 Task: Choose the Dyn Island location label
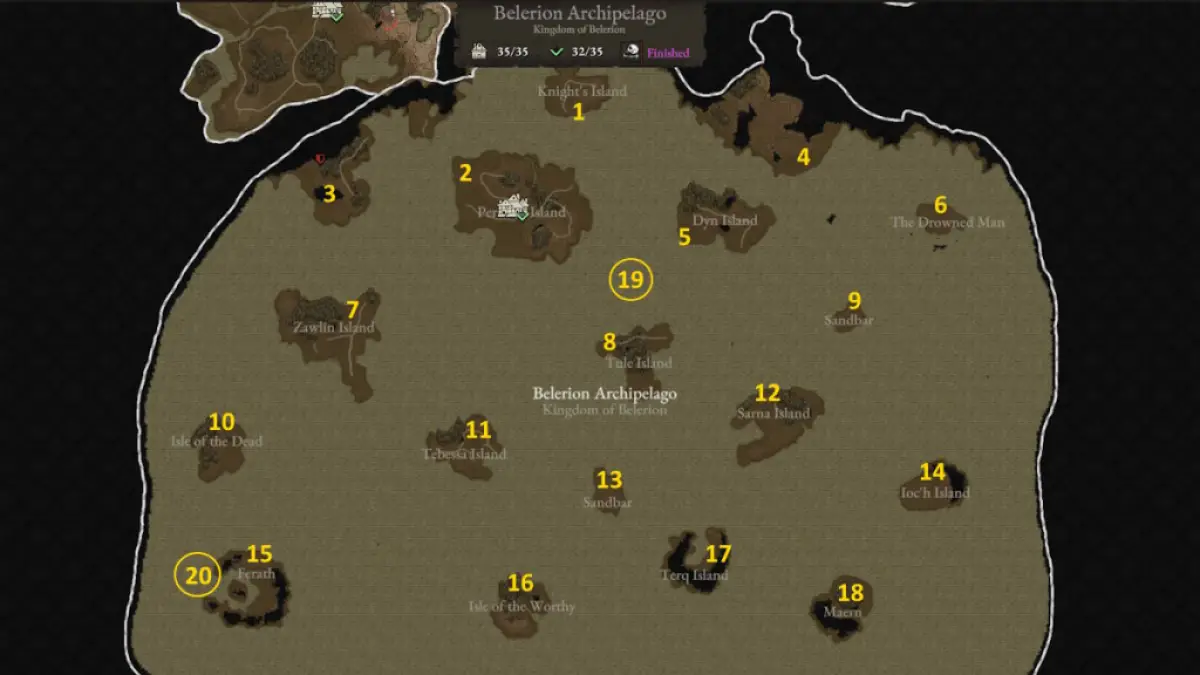coord(725,220)
